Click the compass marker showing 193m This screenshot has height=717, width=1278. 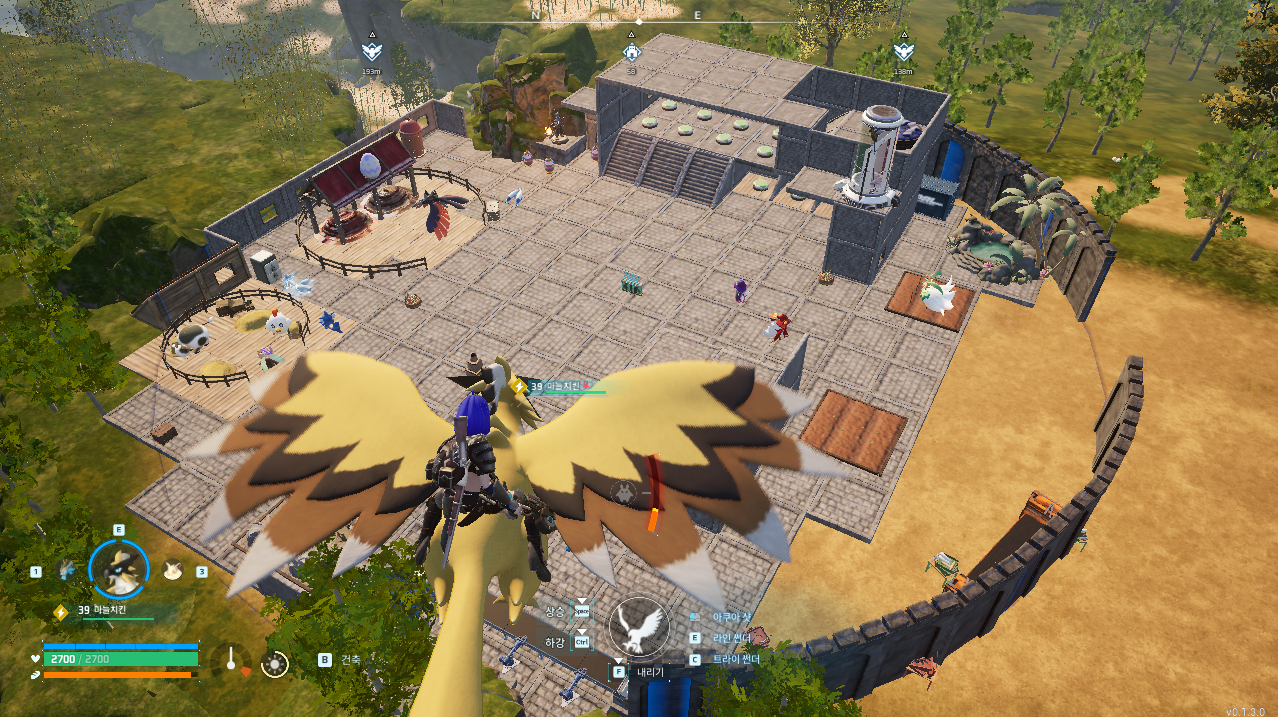pos(371,52)
